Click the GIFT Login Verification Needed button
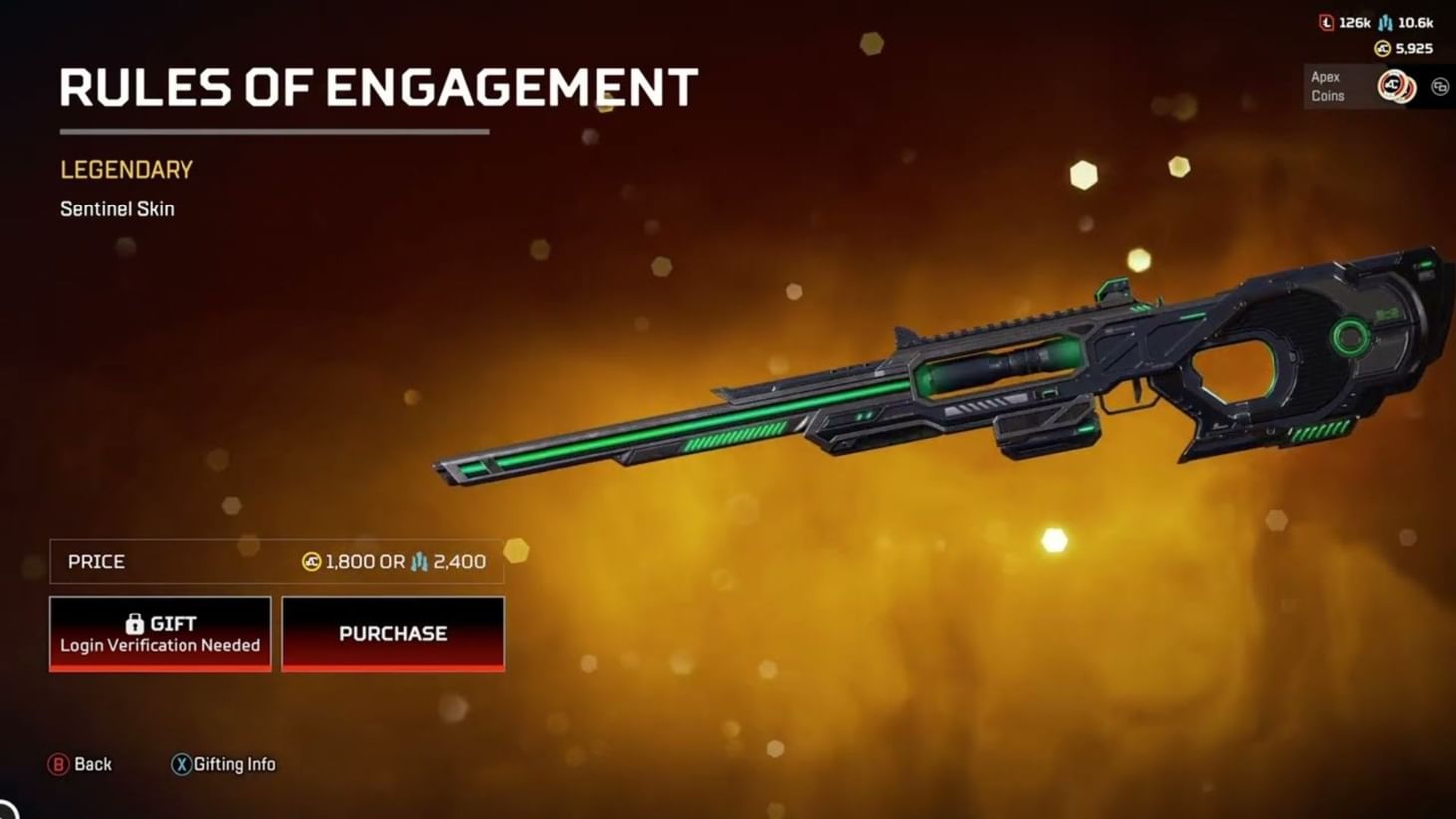 click(160, 633)
